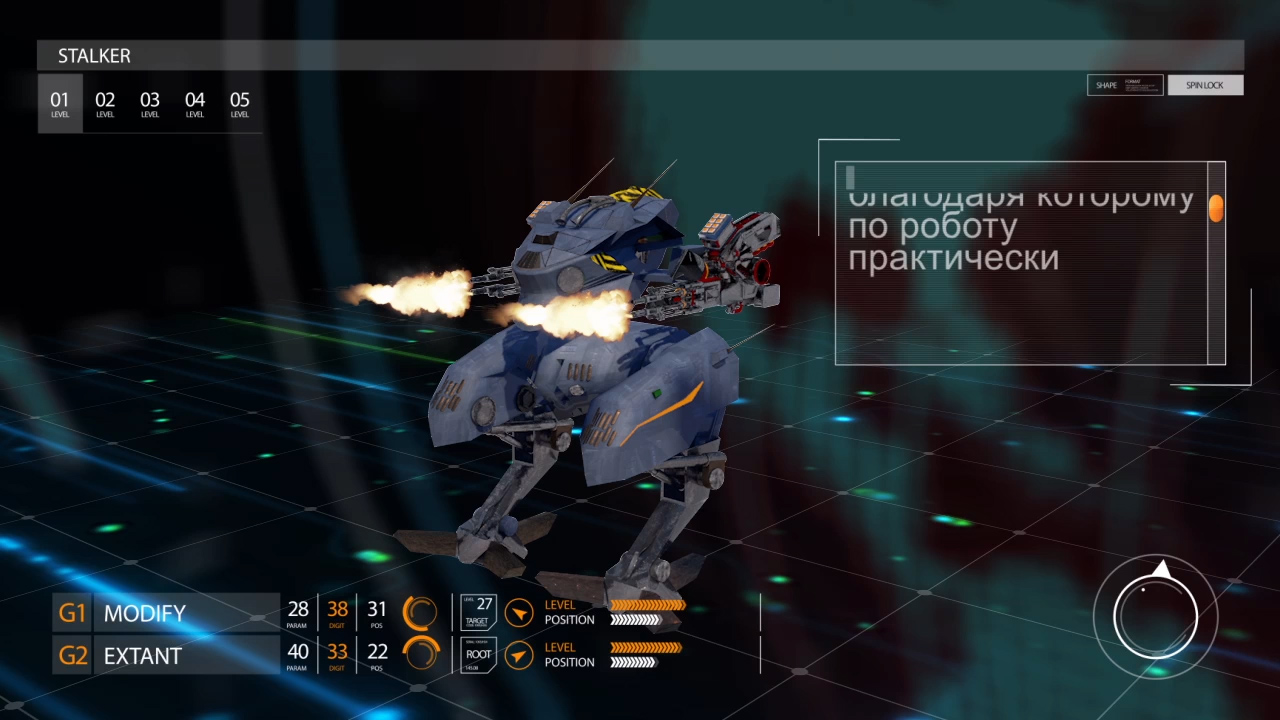Image resolution: width=1280 pixels, height=720 pixels.
Task: Open the 03 level tab
Action: (x=150, y=103)
